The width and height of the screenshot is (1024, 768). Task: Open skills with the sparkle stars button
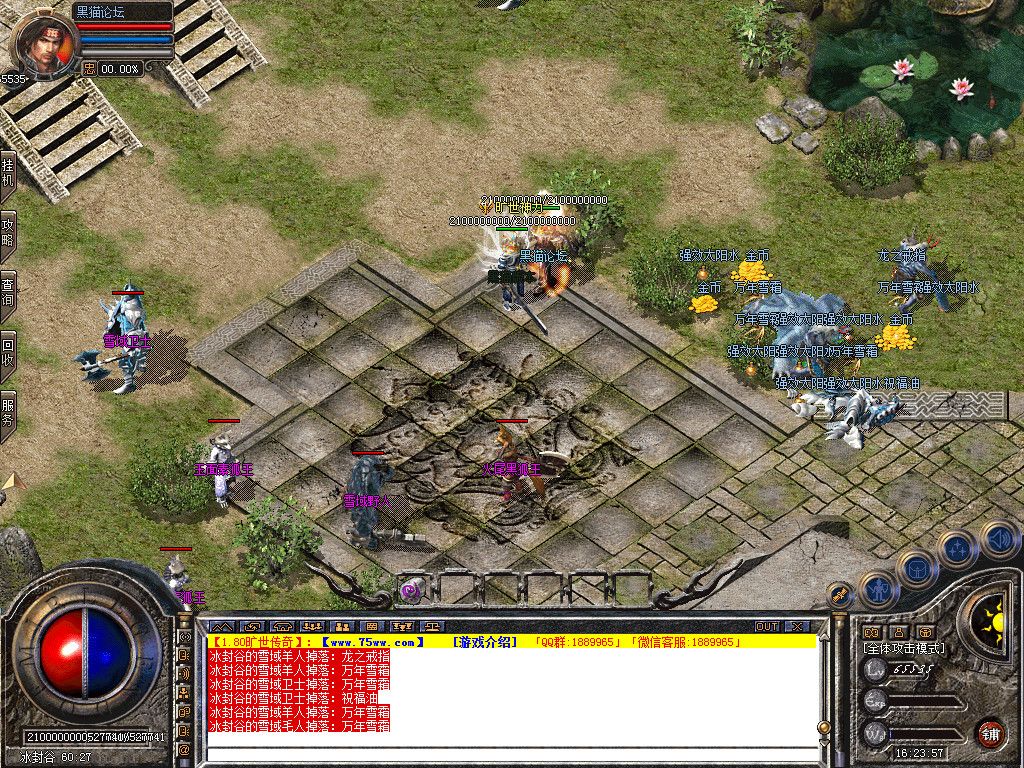(957, 548)
